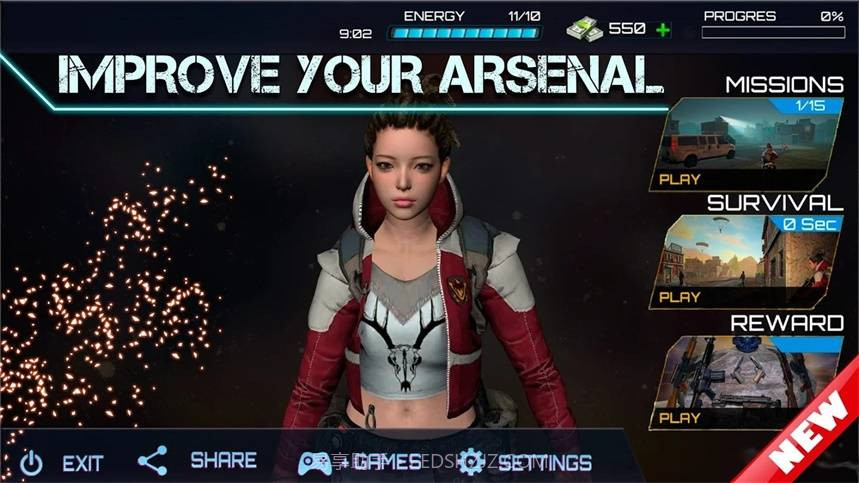Image resolution: width=859 pixels, height=483 pixels.
Task: Tap the Improve Your Arsenal banner
Action: click(x=360, y=72)
